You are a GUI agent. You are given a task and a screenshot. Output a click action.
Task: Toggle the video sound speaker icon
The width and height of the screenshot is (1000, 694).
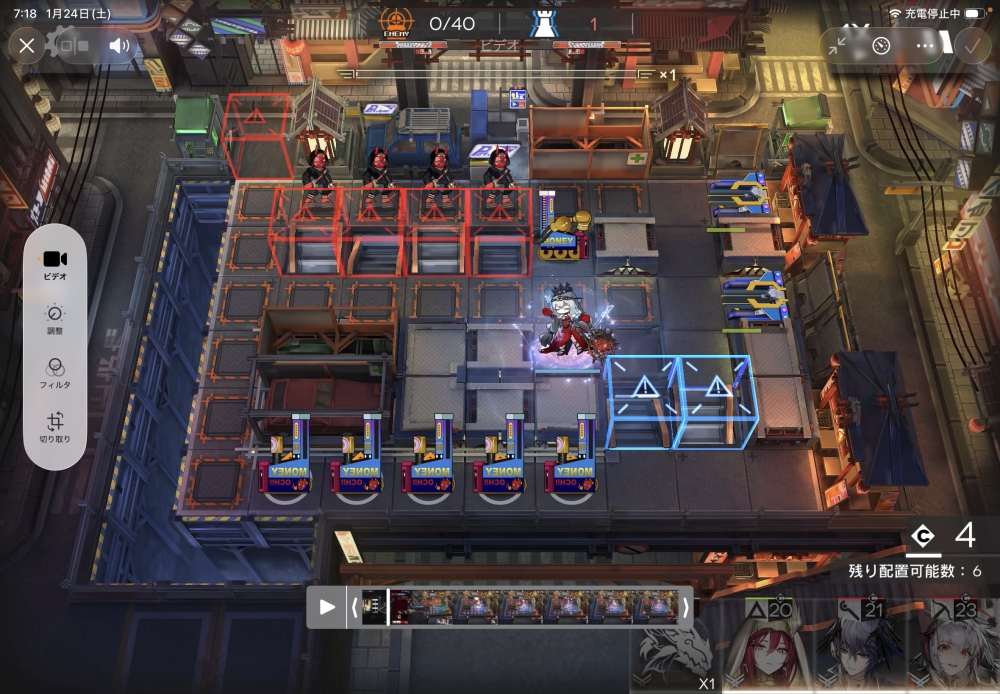[x=120, y=46]
